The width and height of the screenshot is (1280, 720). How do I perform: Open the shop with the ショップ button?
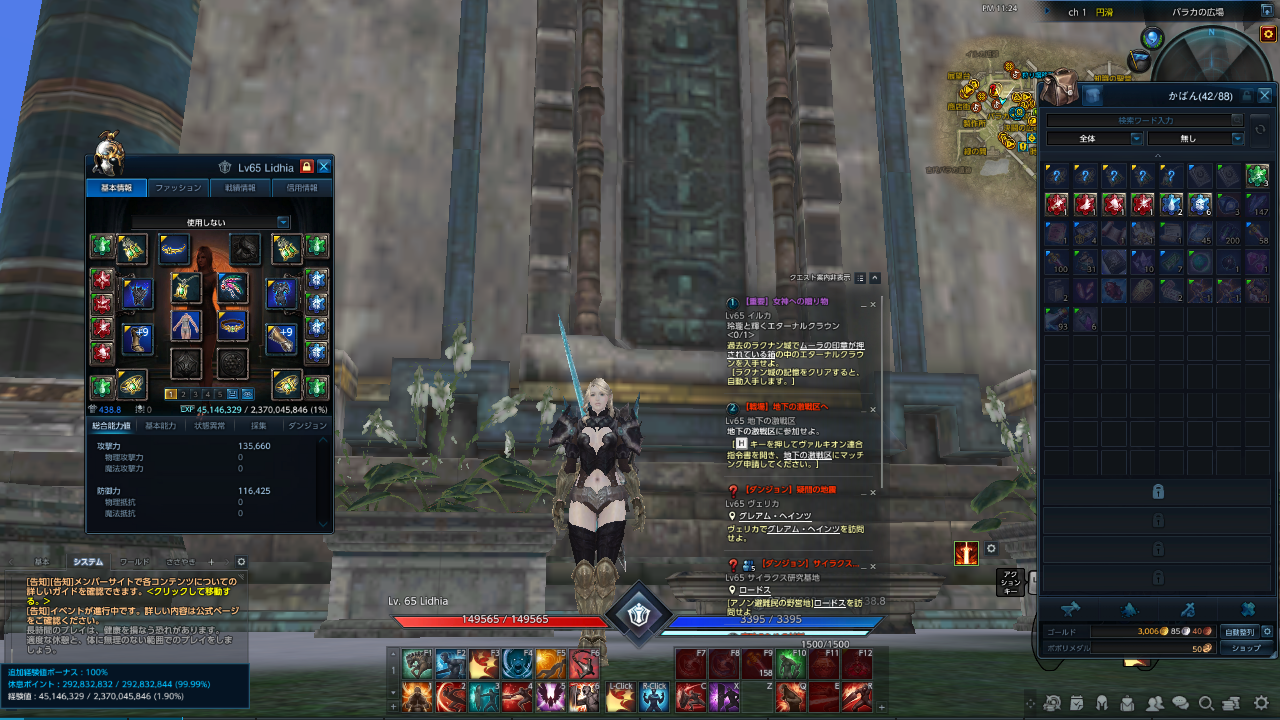(x=1246, y=648)
